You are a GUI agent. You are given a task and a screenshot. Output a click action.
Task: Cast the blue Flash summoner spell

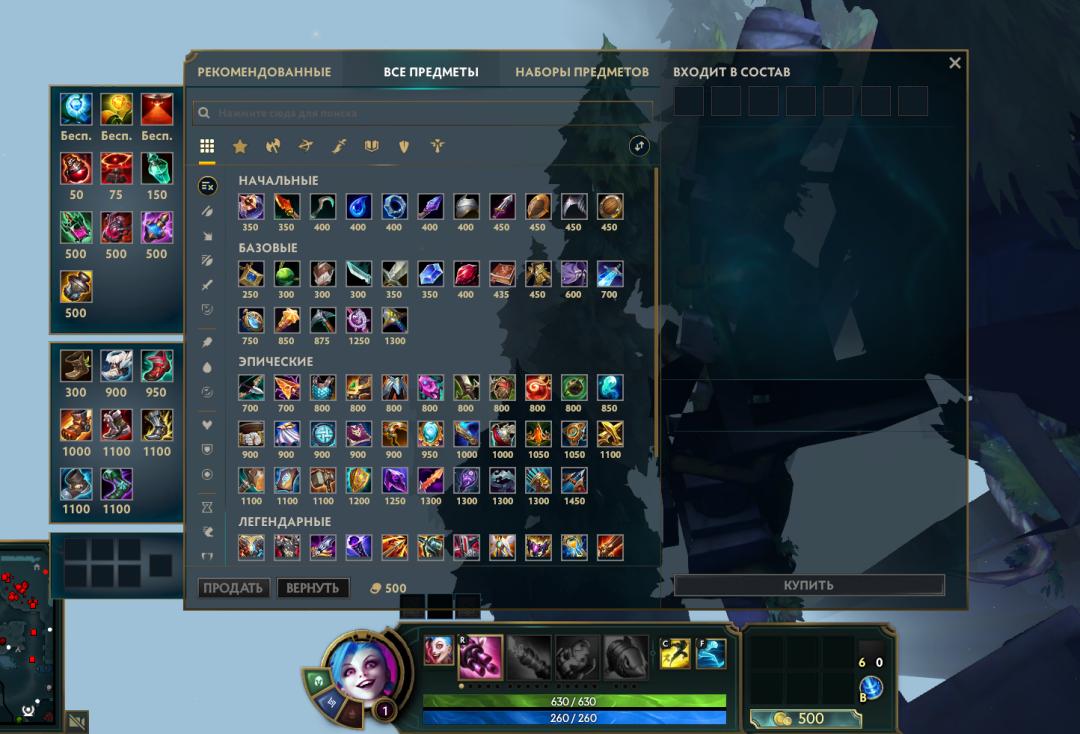pos(711,654)
